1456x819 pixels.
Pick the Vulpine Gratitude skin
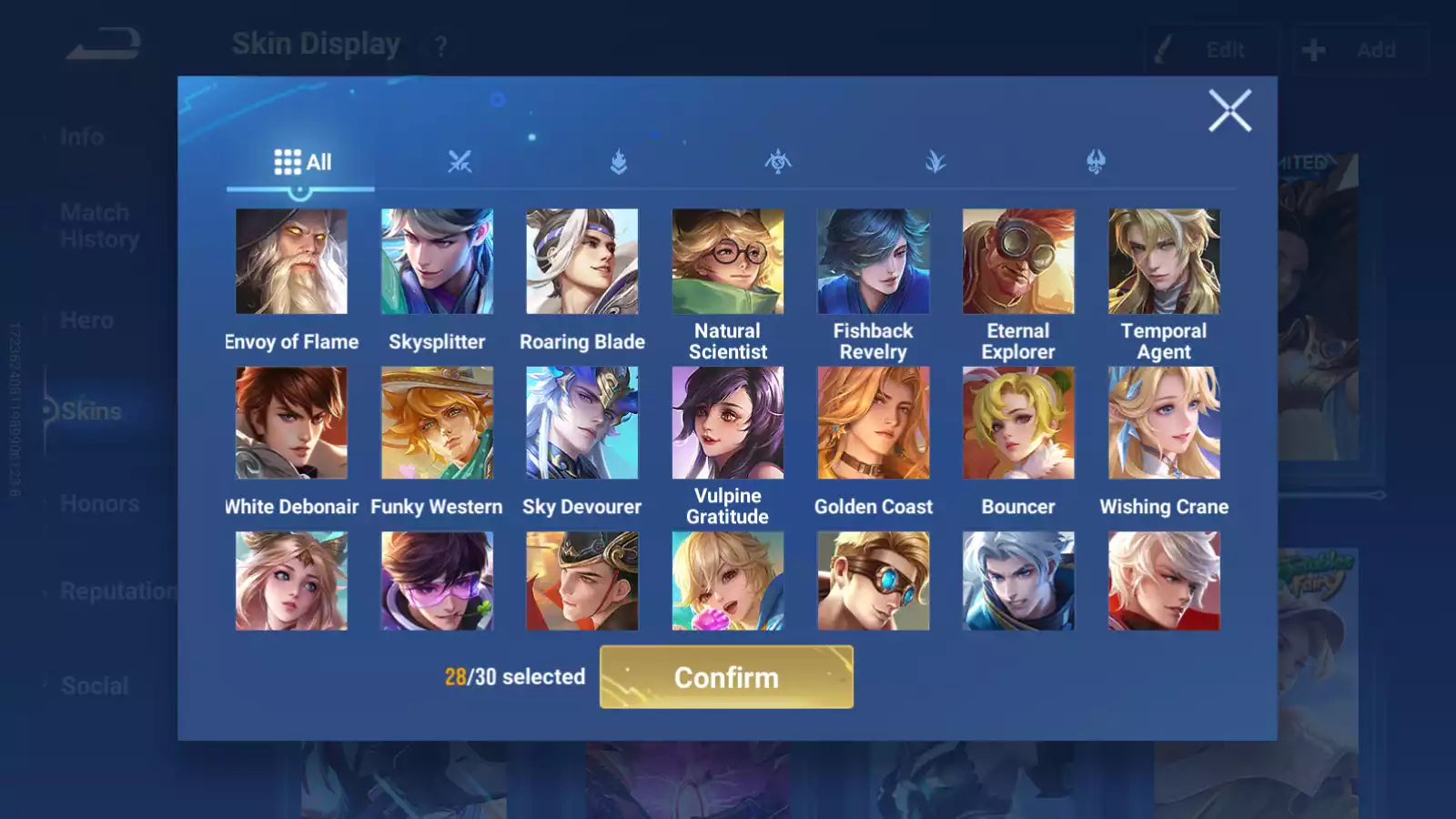728,423
